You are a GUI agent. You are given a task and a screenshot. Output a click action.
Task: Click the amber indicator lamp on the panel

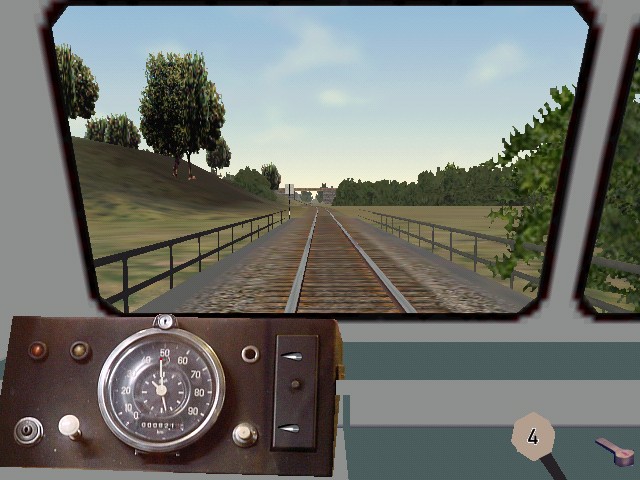80,351
